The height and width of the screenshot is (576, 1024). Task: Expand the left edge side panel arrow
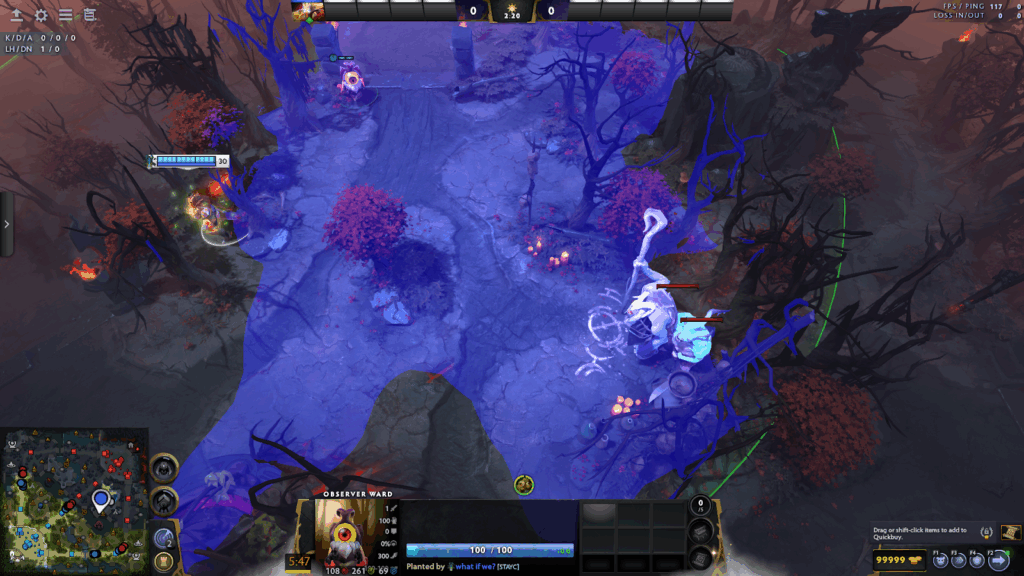(6, 224)
